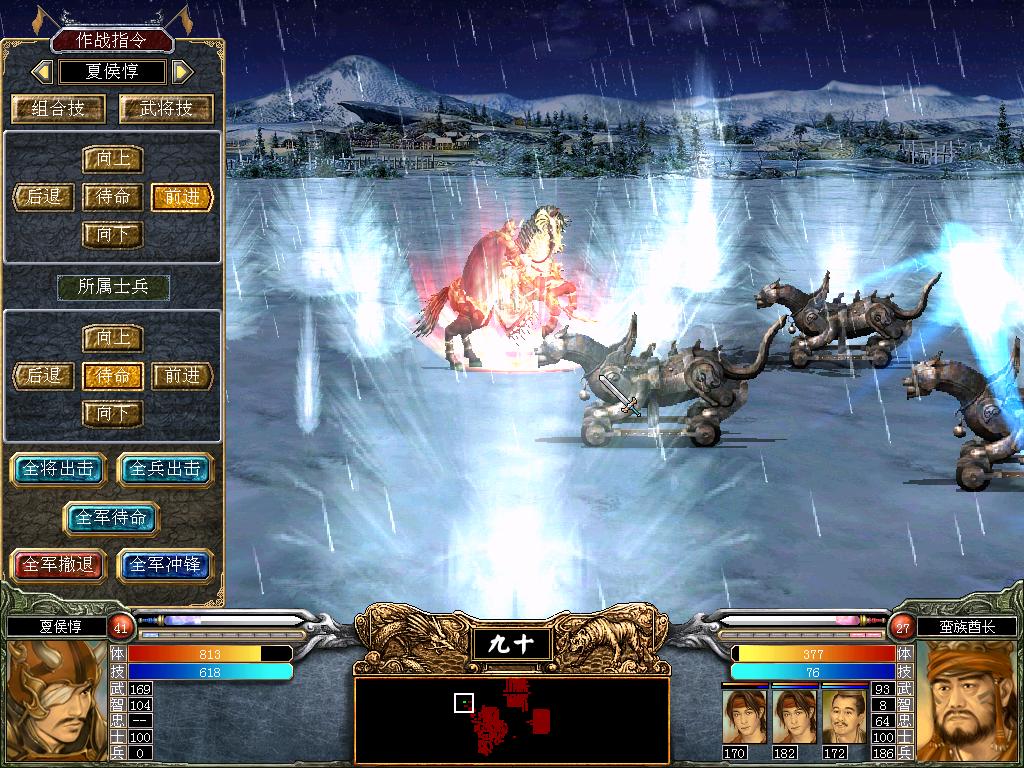This screenshot has height=768, width=1024.
Task: Activate 全军冲锋 whole army charge
Action: point(165,565)
